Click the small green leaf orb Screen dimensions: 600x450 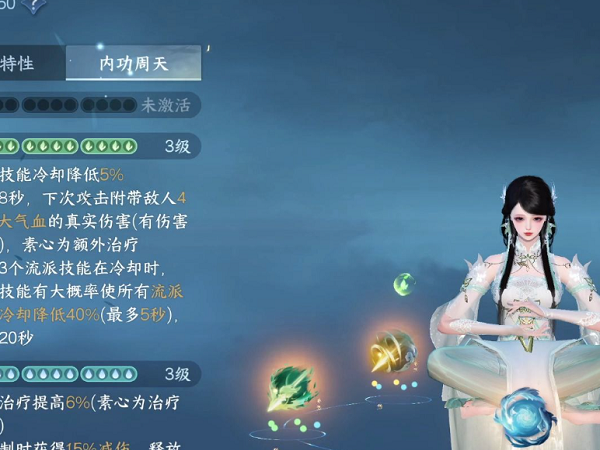404,283
